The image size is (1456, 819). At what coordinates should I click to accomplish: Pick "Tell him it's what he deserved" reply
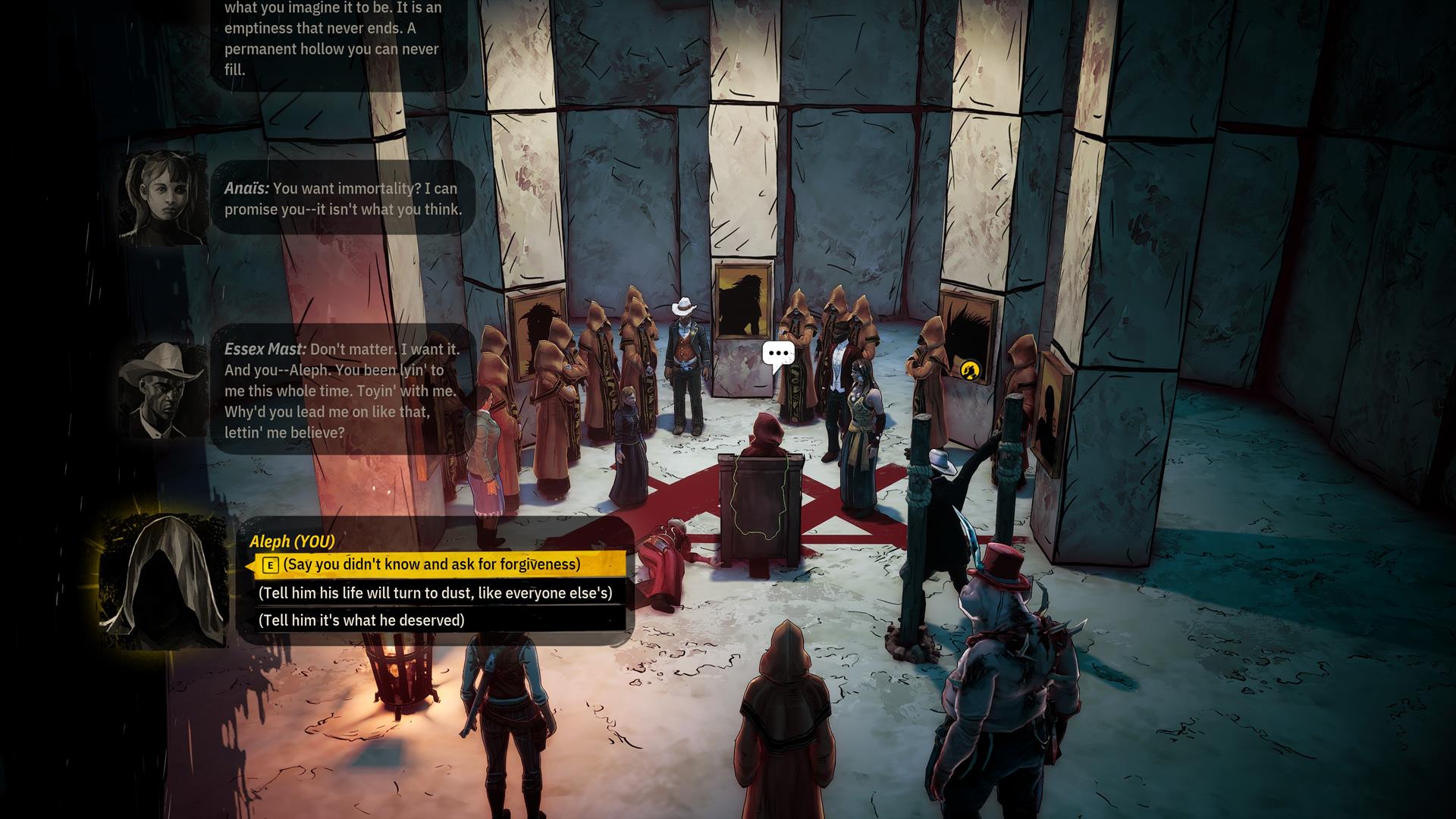point(361,620)
